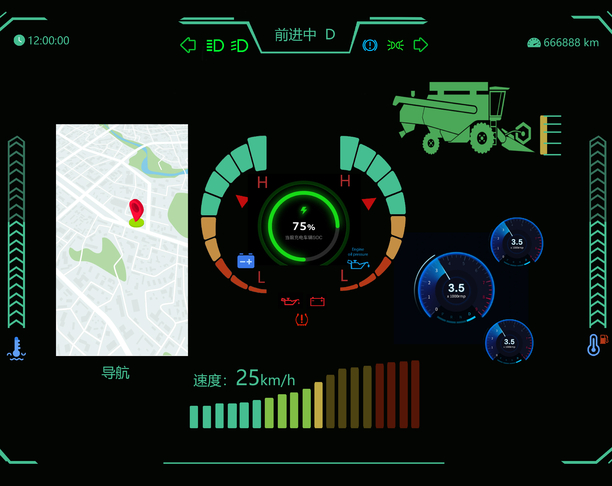Click the green combine harvester image

470,120
